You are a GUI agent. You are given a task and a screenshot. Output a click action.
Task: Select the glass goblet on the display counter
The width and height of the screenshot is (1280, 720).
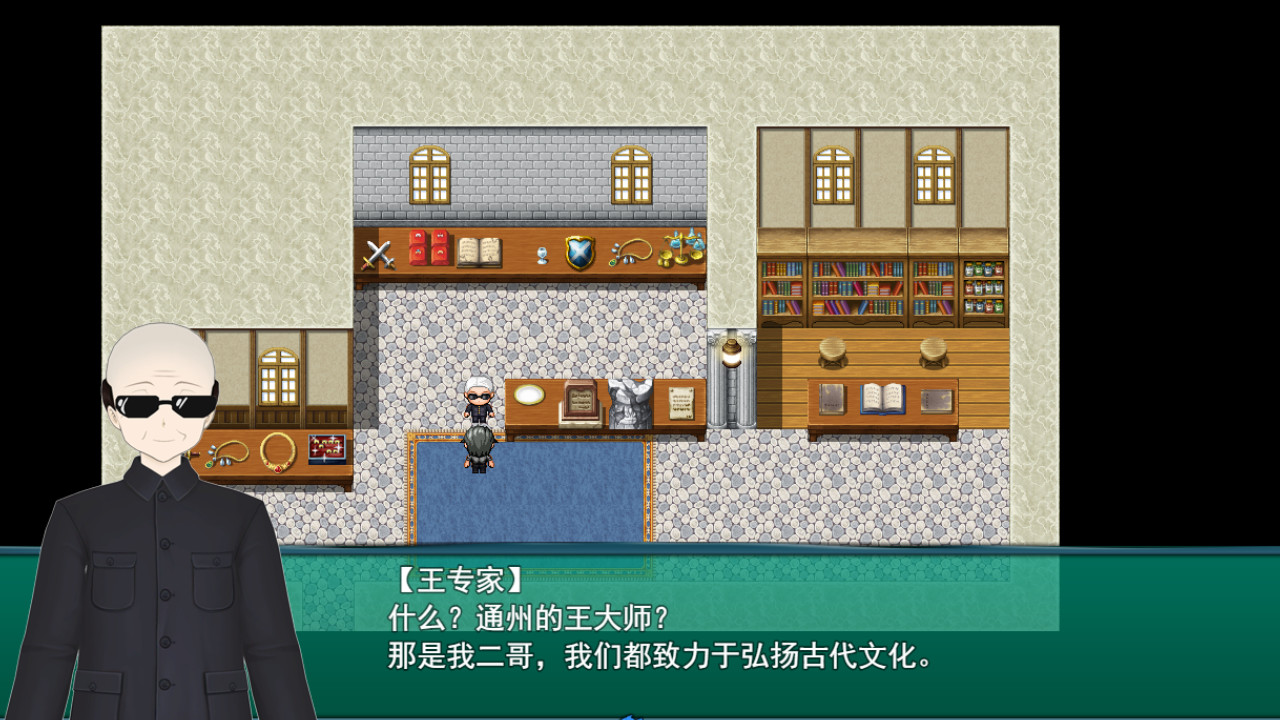point(542,256)
